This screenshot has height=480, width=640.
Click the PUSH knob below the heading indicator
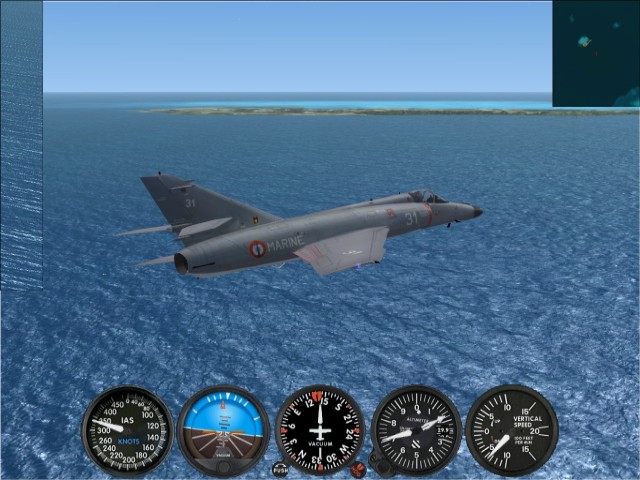[280, 468]
